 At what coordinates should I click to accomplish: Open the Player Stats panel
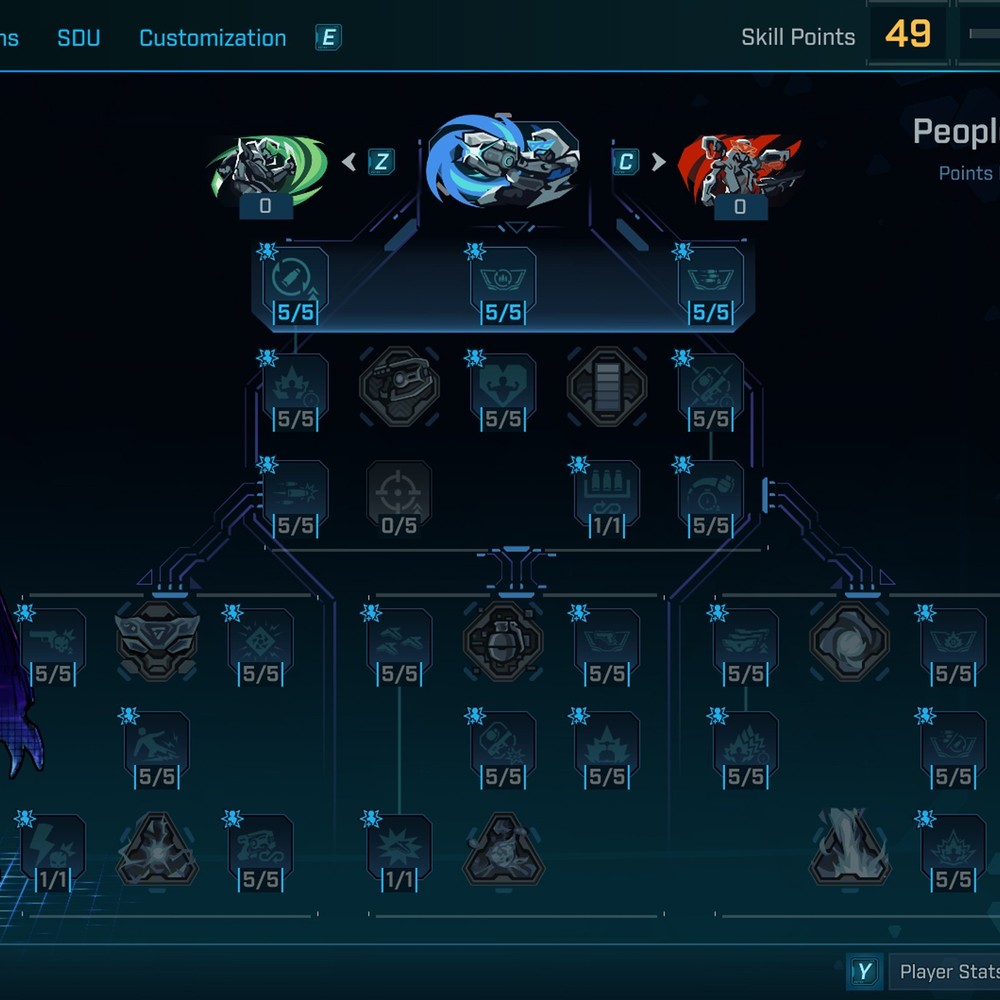[946, 971]
